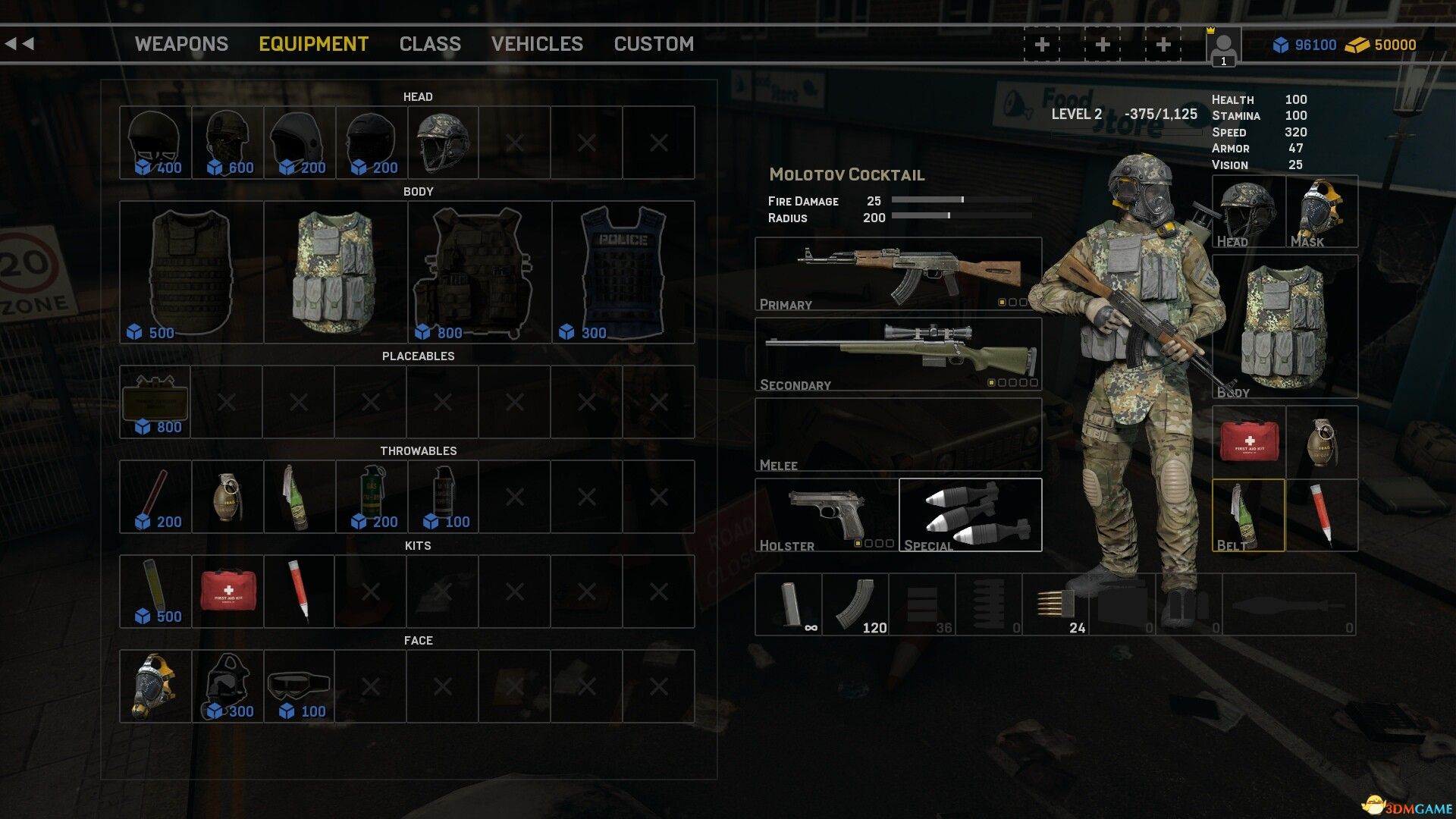This screenshot has width=1456, height=819.
Task: Buy the 100-cost goggles
Action: click(x=299, y=686)
